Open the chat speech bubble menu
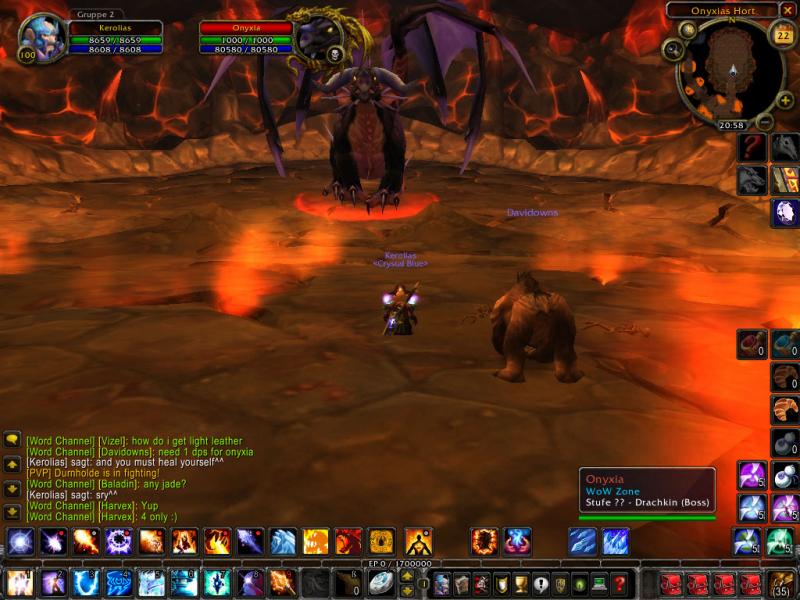Viewport: 800px width, 600px height. pos(13,440)
